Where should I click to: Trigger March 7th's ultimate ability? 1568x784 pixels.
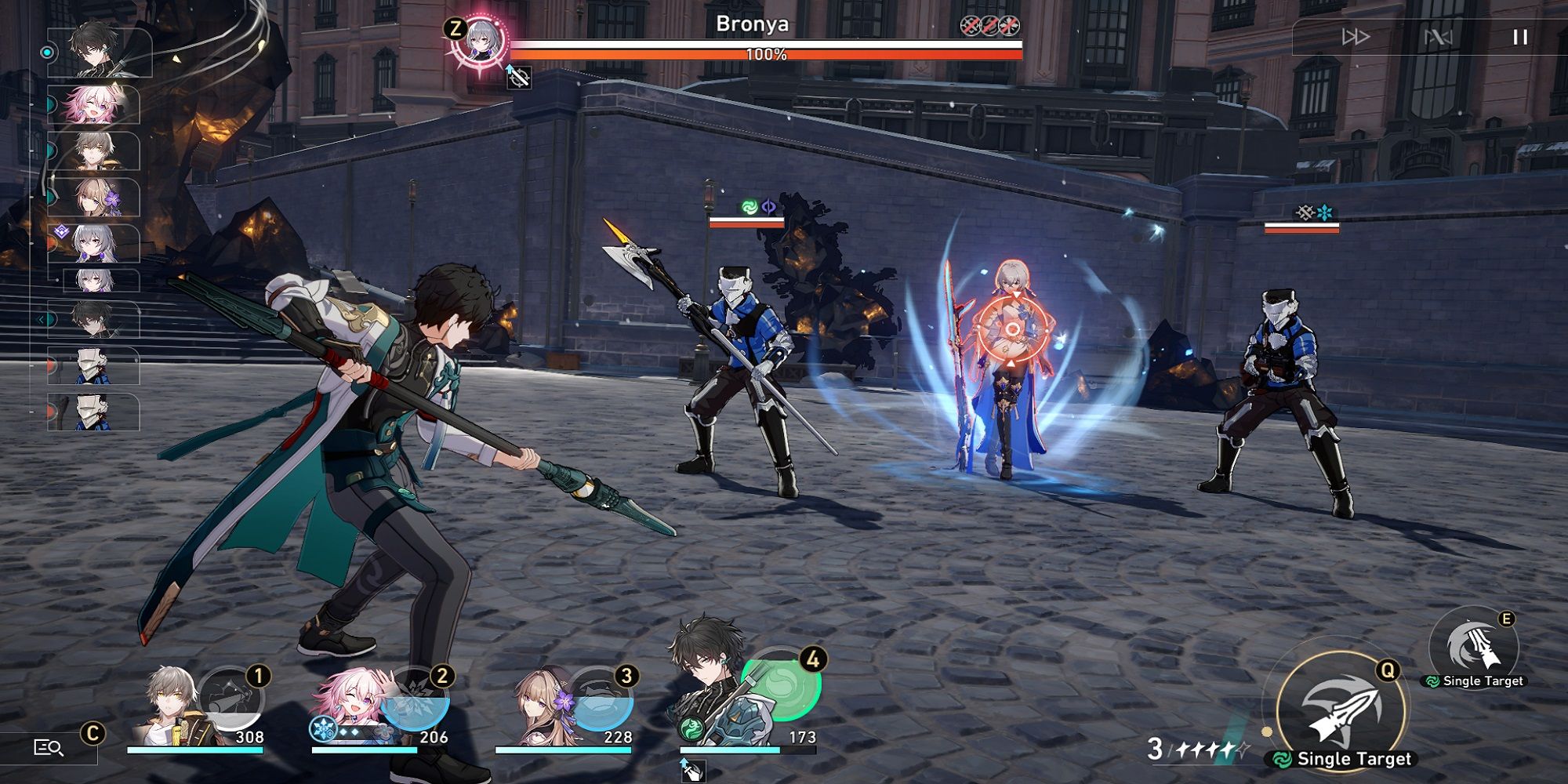coord(415,699)
